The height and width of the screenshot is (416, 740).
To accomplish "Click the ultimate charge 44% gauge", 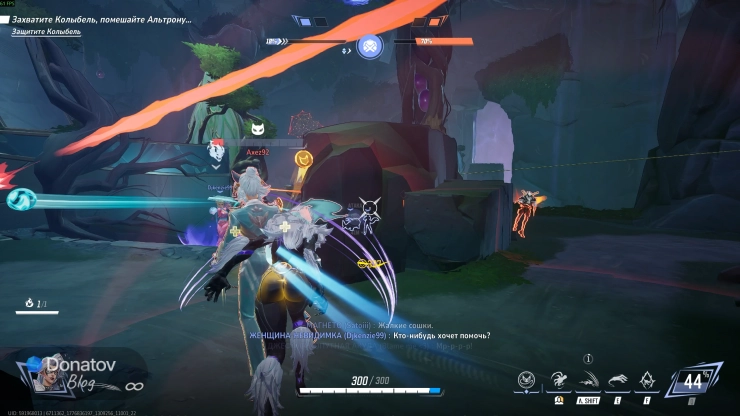I will click(691, 381).
